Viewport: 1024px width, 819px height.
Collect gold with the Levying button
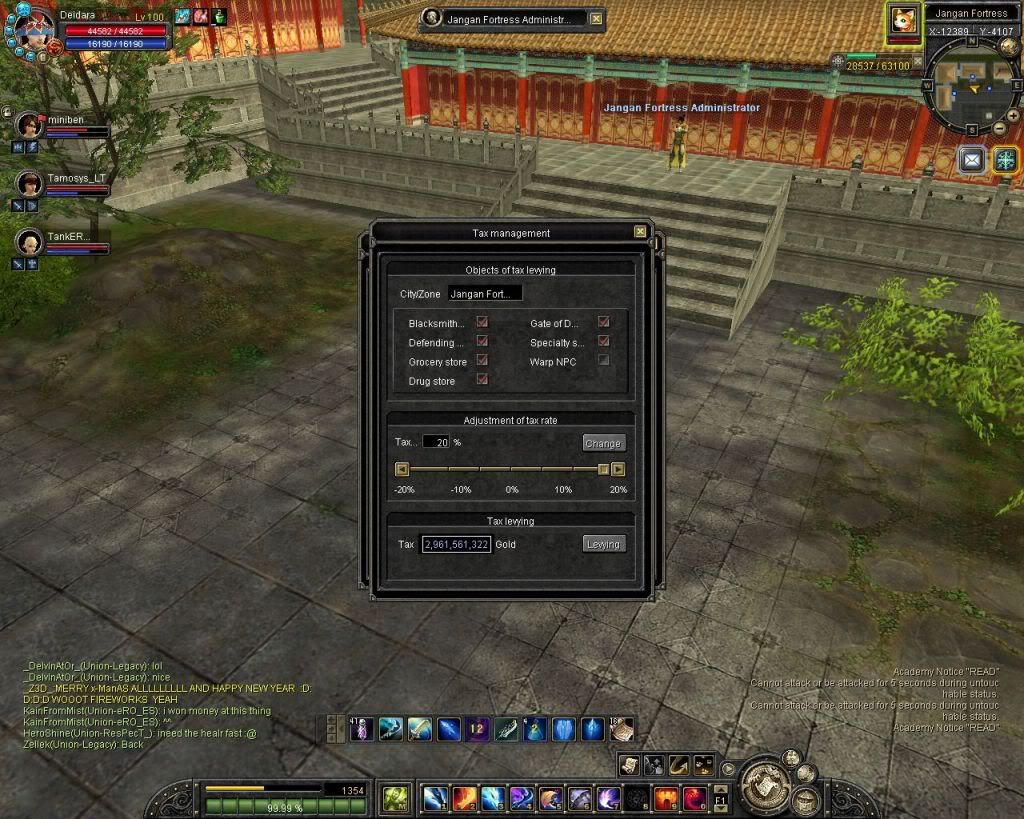point(603,544)
